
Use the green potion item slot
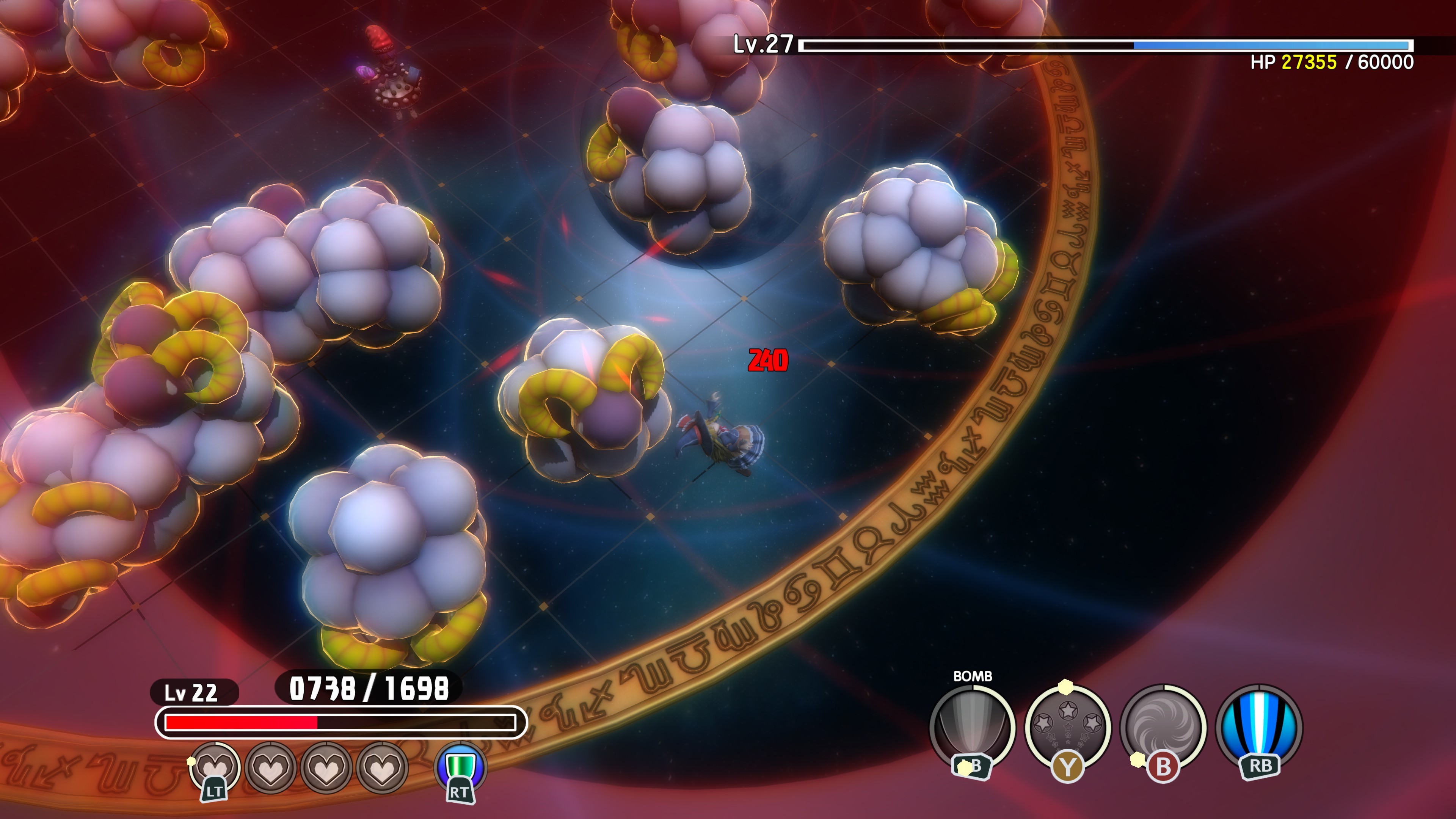click(460, 767)
